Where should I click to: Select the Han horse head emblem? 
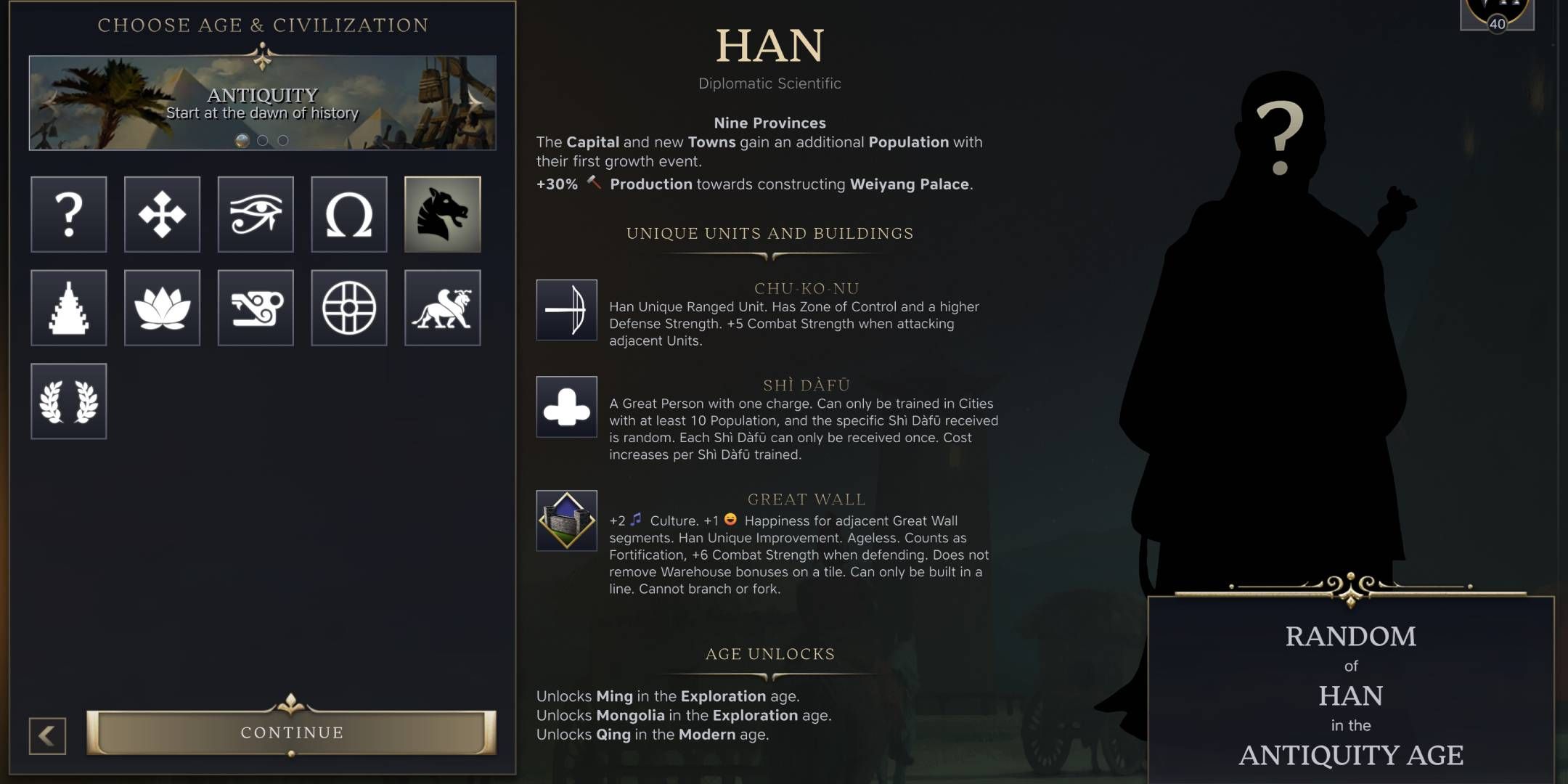[x=442, y=215]
